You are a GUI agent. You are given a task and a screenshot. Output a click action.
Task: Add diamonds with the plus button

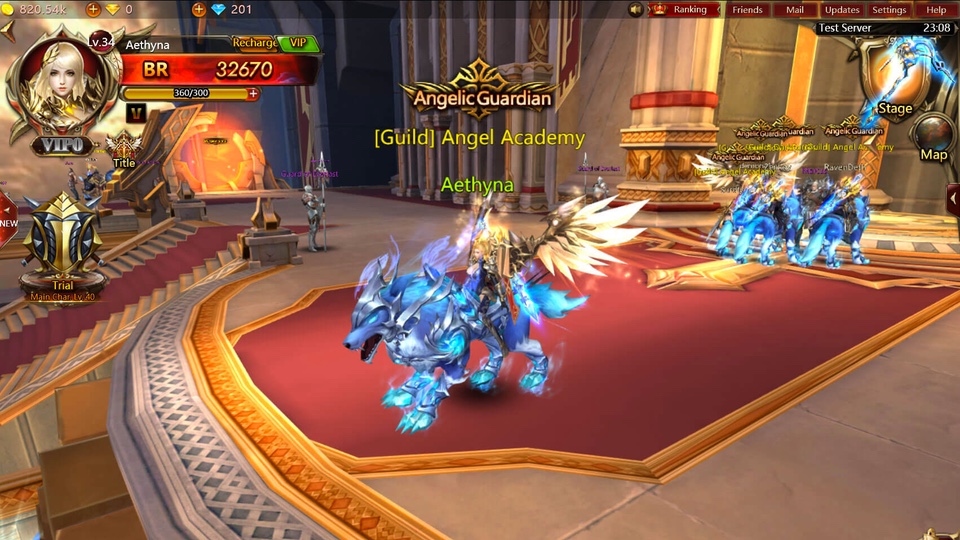tap(199, 10)
